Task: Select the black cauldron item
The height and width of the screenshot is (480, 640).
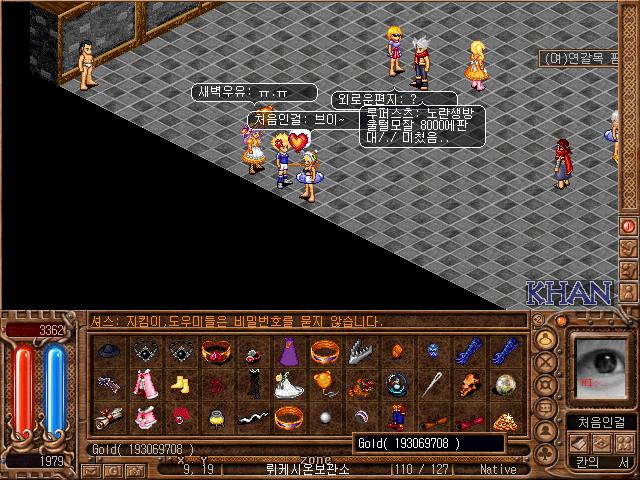Action: (215, 418)
